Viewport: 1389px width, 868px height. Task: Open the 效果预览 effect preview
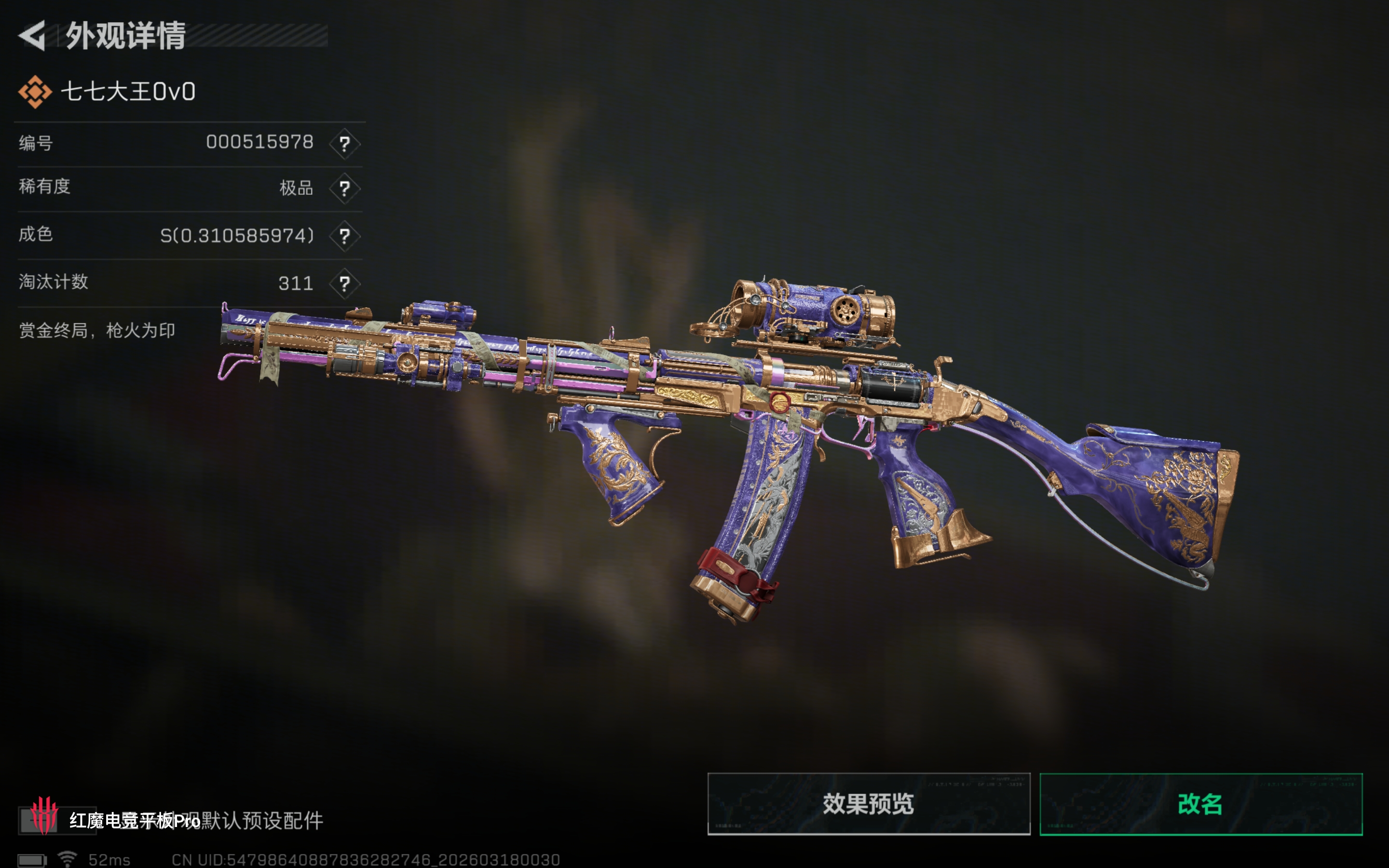[869, 804]
